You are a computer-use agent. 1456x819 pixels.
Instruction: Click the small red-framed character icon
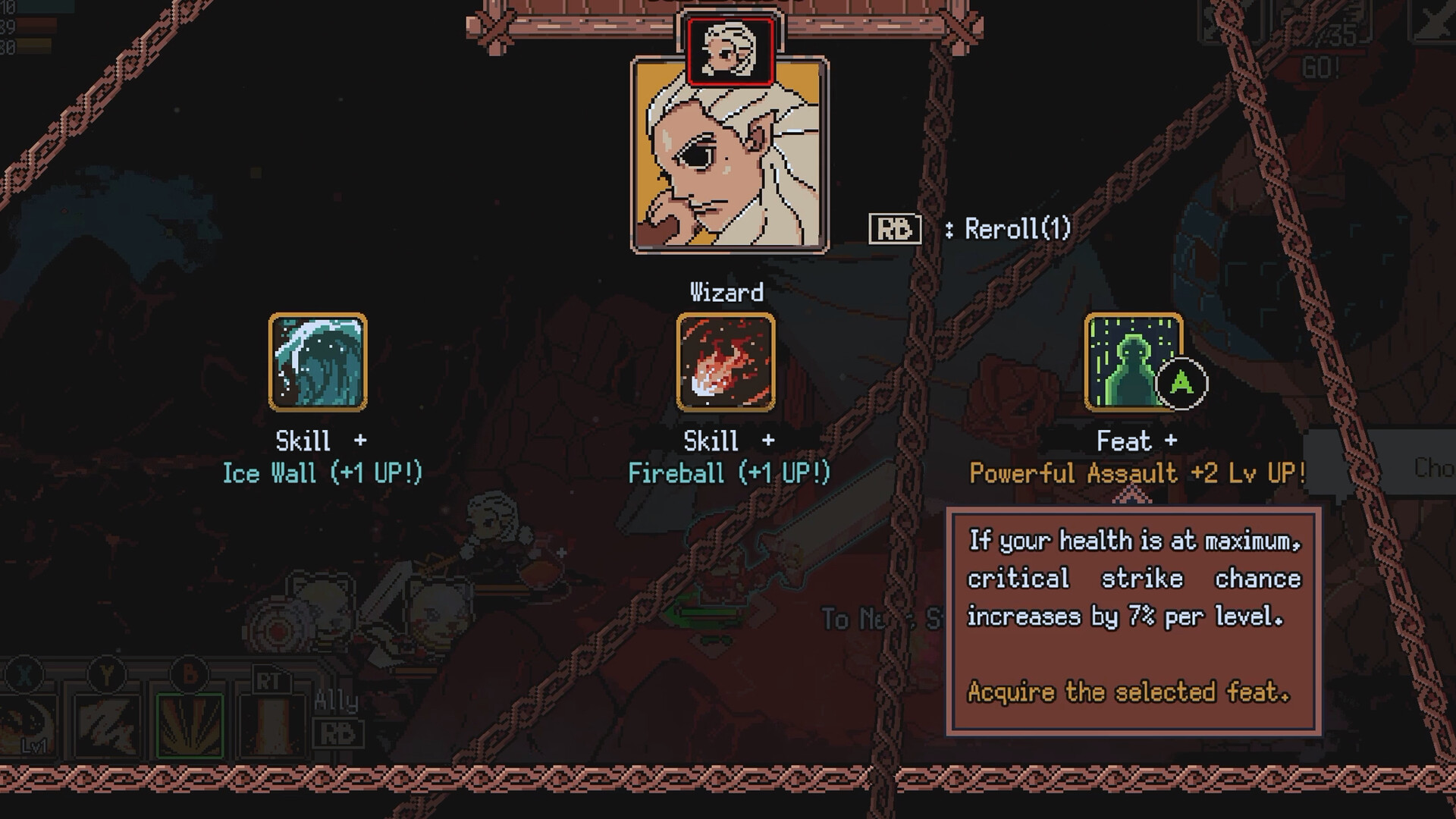pyautogui.click(x=730, y=50)
